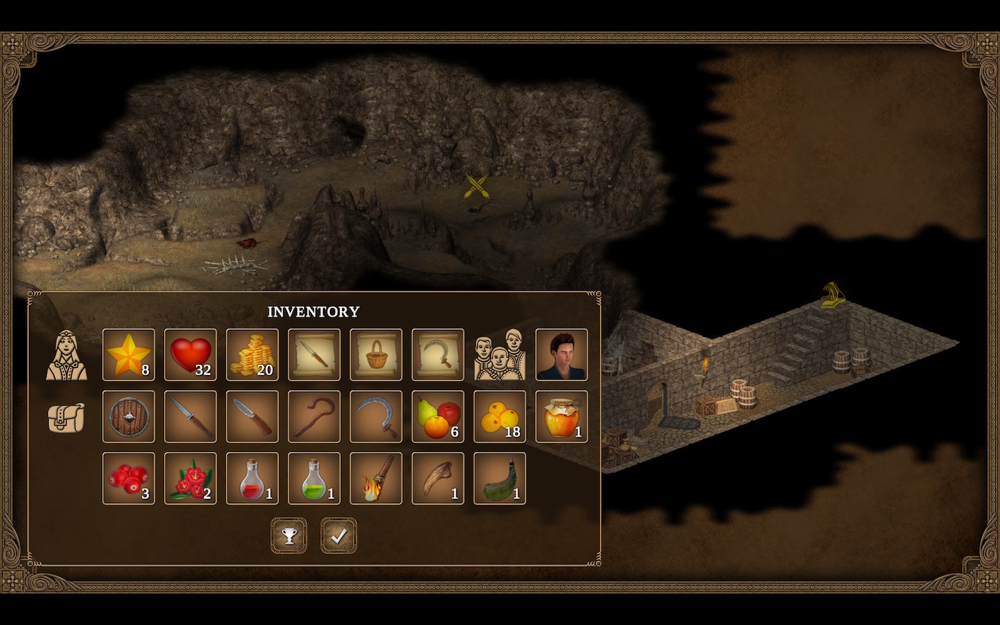Viewport: 1000px width, 625px height.
Task: Select the wooden shepherd's crook
Action: click(x=315, y=417)
